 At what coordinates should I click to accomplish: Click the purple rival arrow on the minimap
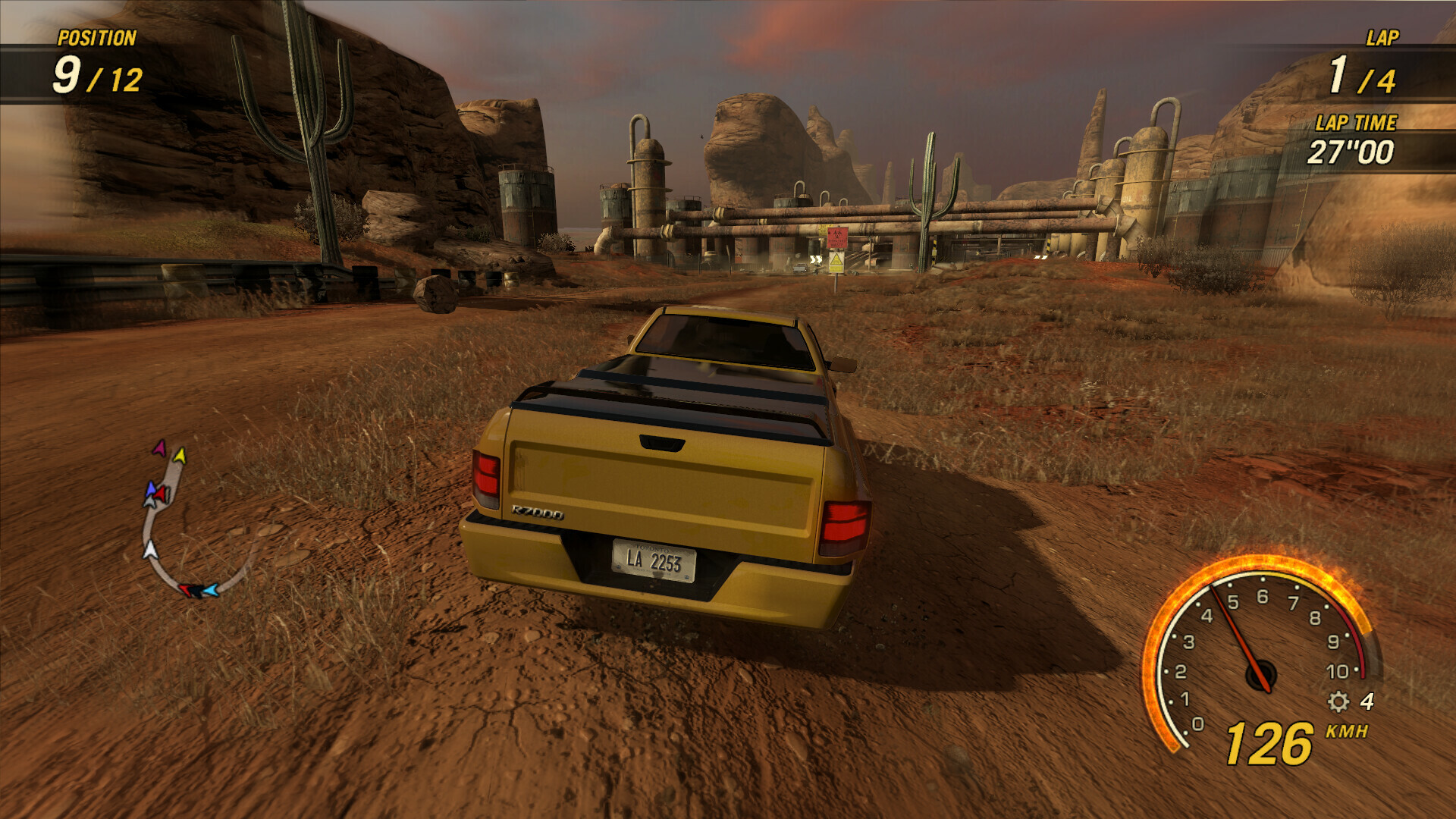click(160, 449)
